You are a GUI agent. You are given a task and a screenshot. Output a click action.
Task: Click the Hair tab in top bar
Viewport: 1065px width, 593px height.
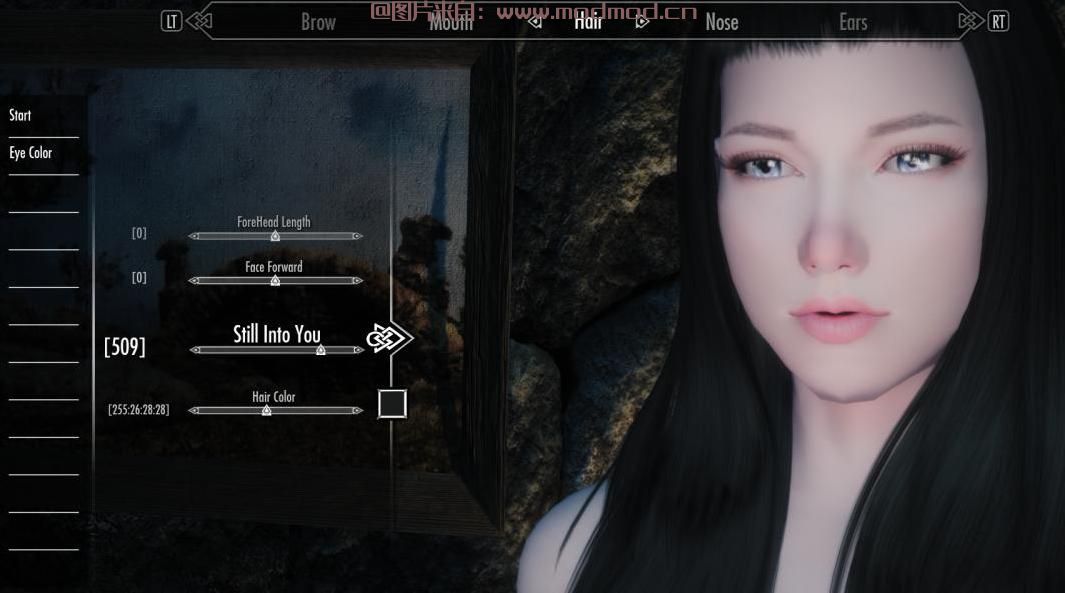coord(588,21)
